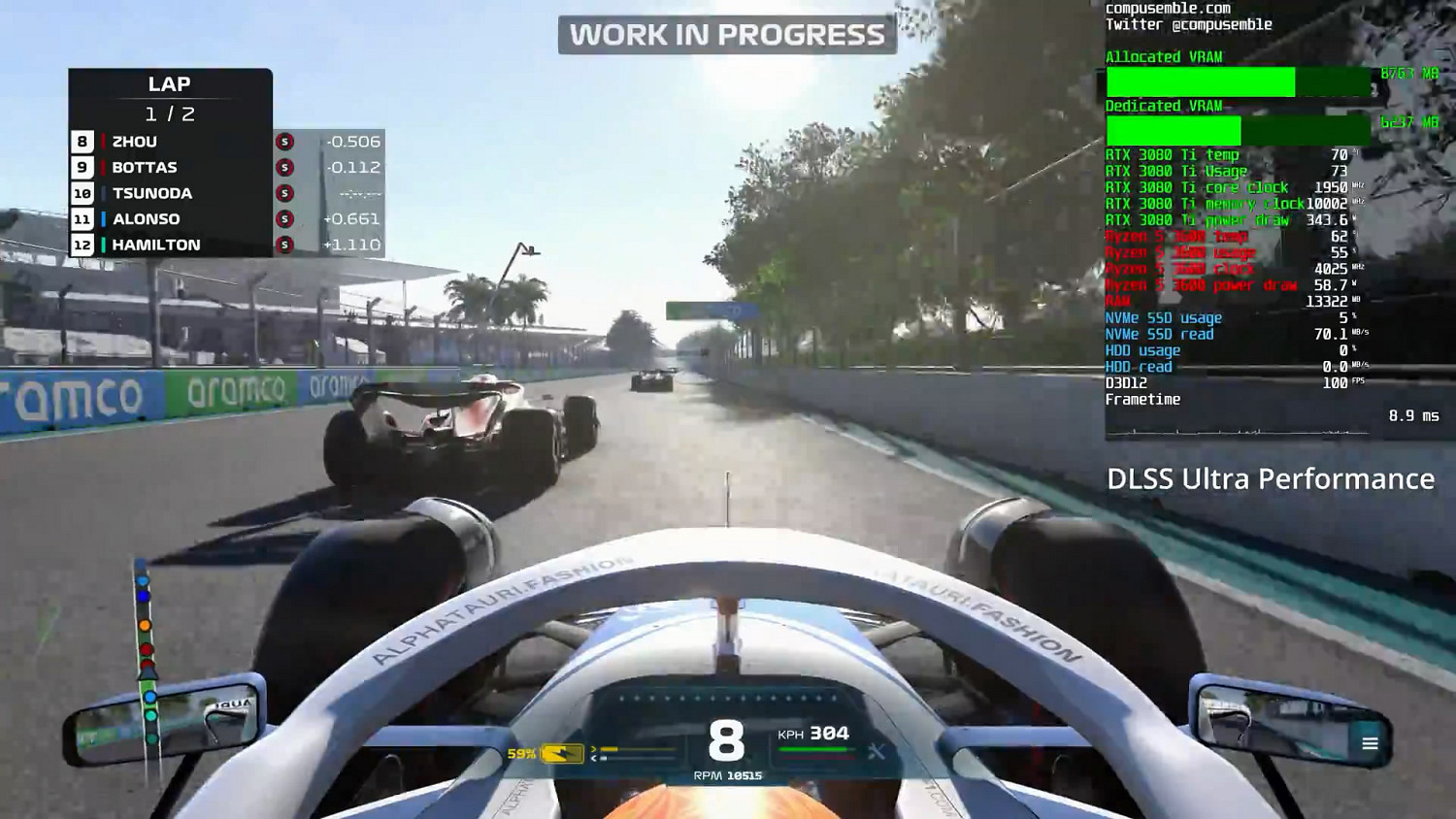Open the hamburger menu in the right mirror
Viewport: 1456px width, 819px height.
tap(1371, 743)
